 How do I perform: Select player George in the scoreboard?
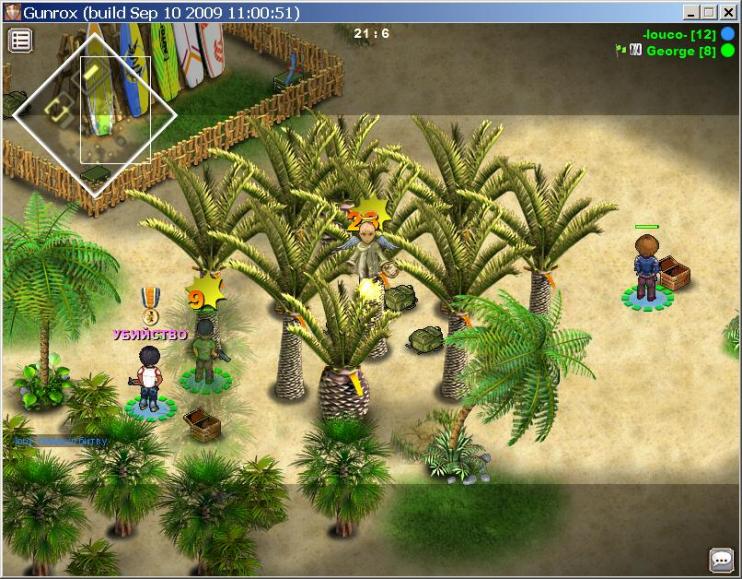[x=680, y=50]
